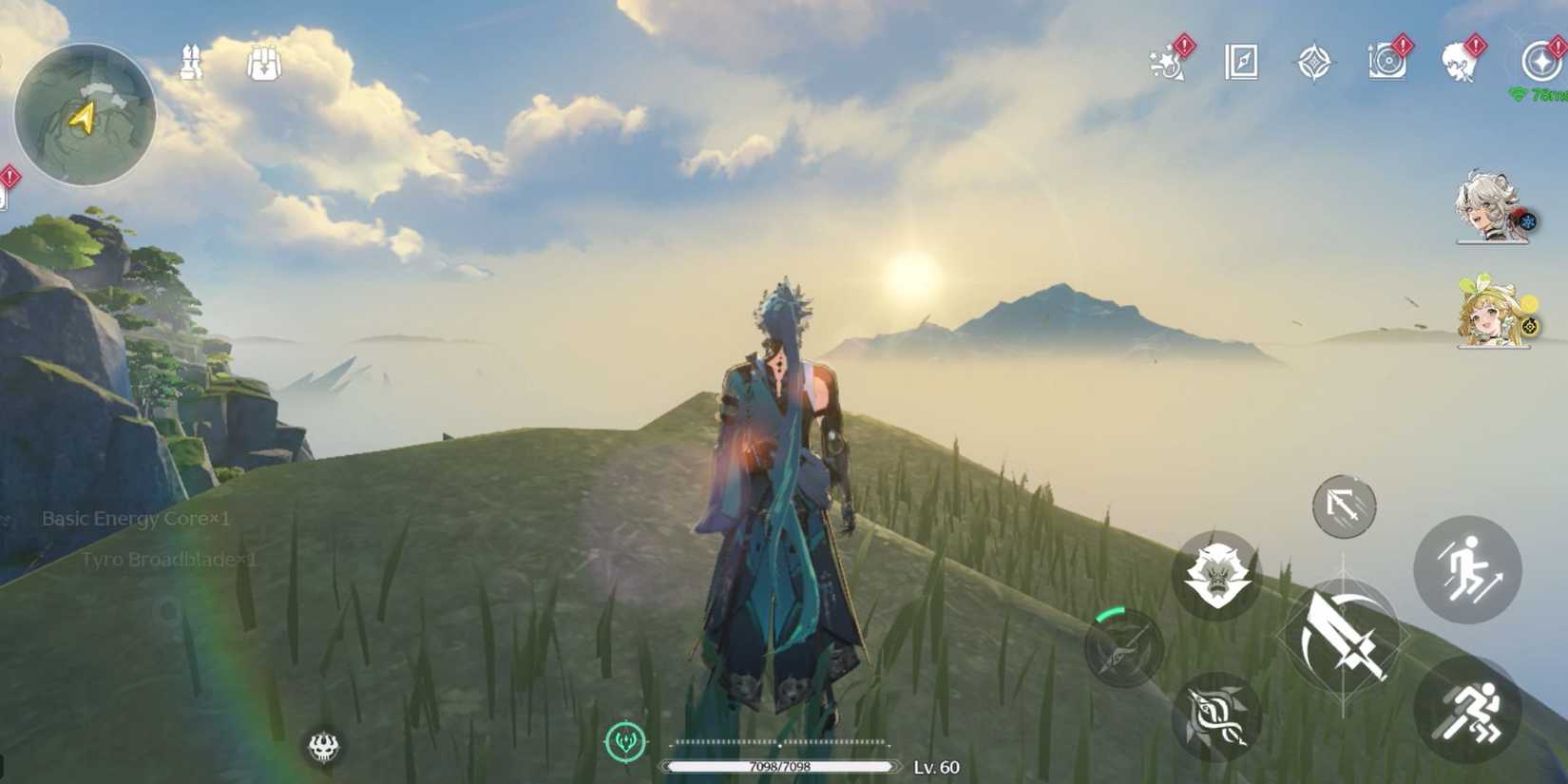Open the Pioneer Podcast turntable icon

[x=1386, y=62]
